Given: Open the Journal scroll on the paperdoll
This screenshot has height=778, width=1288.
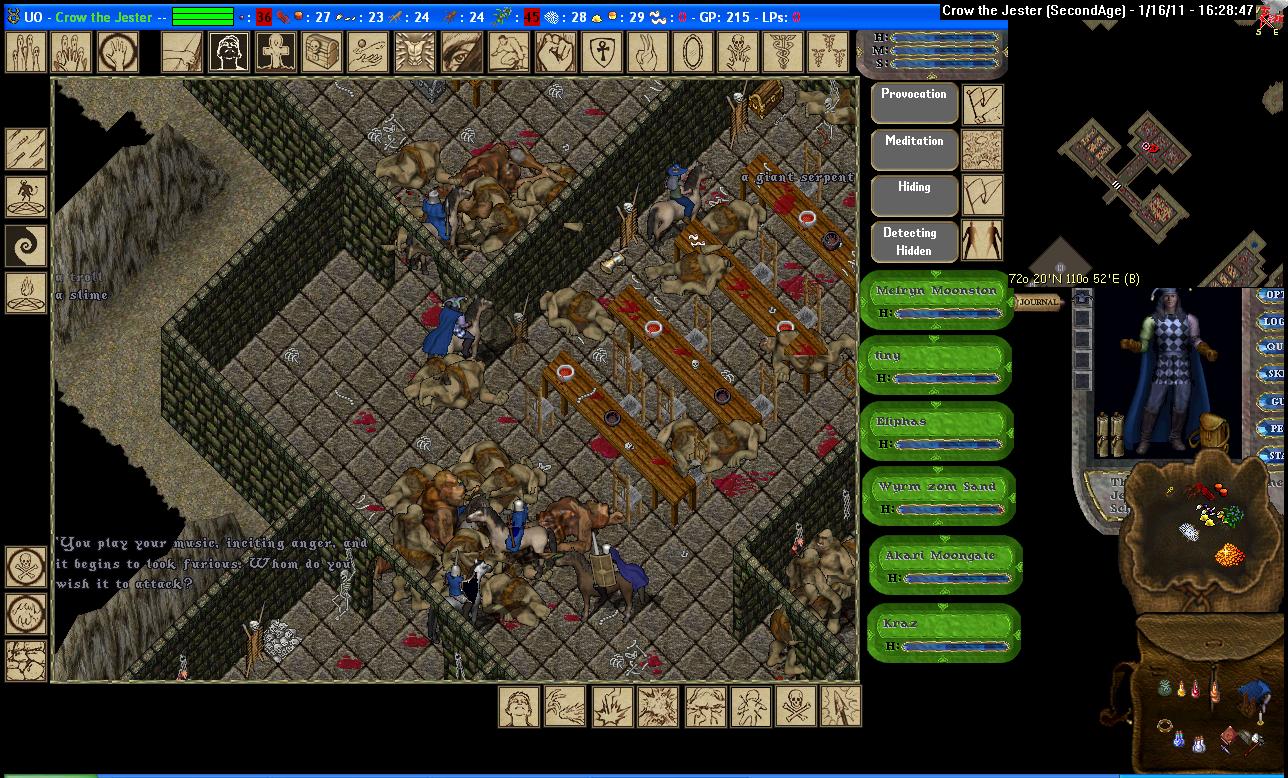Looking at the screenshot, I should tap(1038, 302).
